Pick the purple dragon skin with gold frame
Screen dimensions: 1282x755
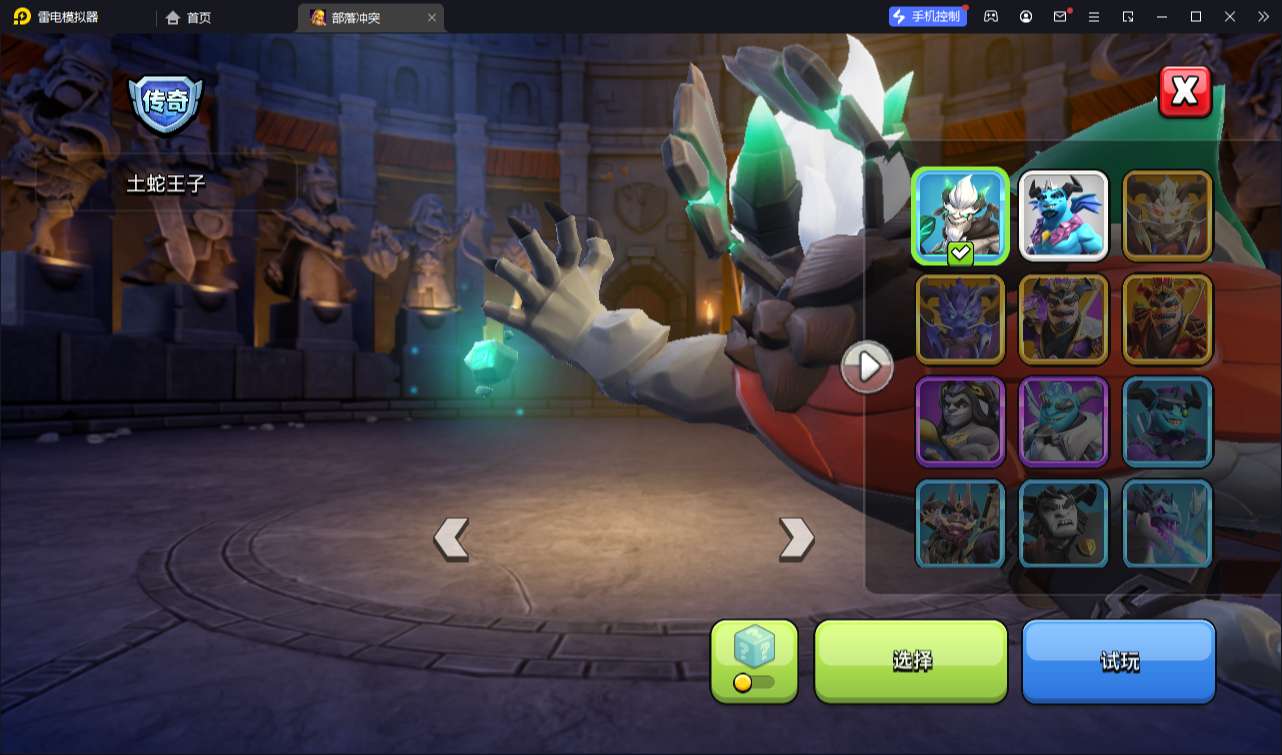tap(960, 319)
